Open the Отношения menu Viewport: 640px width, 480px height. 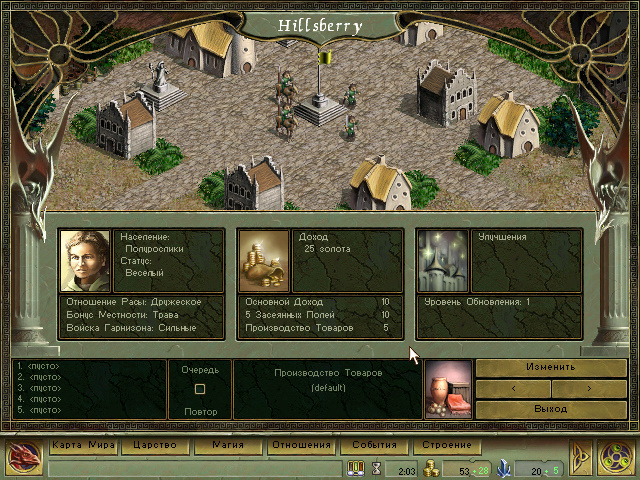point(301,445)
